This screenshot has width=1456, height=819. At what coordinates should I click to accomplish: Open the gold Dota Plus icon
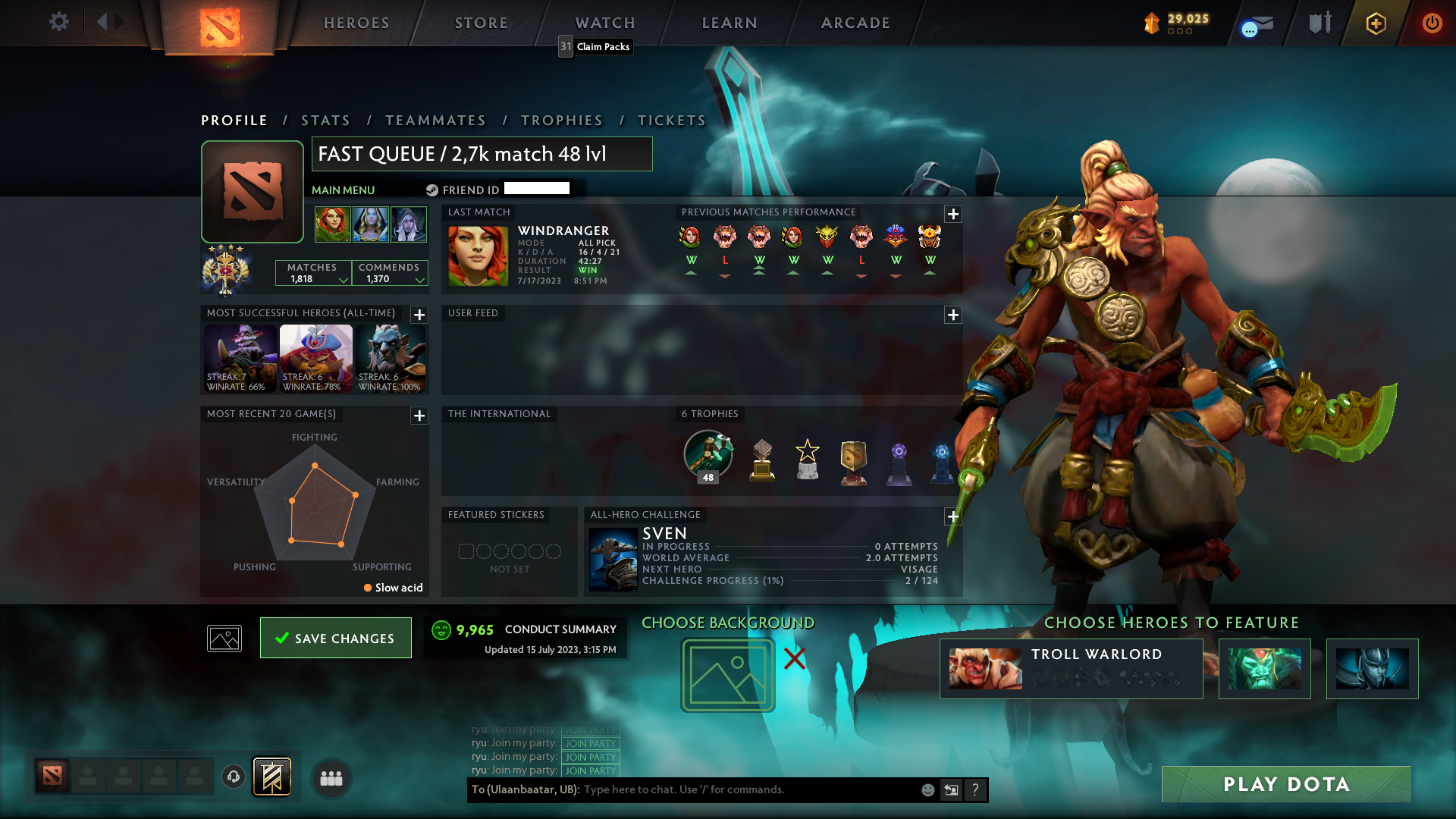1376,24
